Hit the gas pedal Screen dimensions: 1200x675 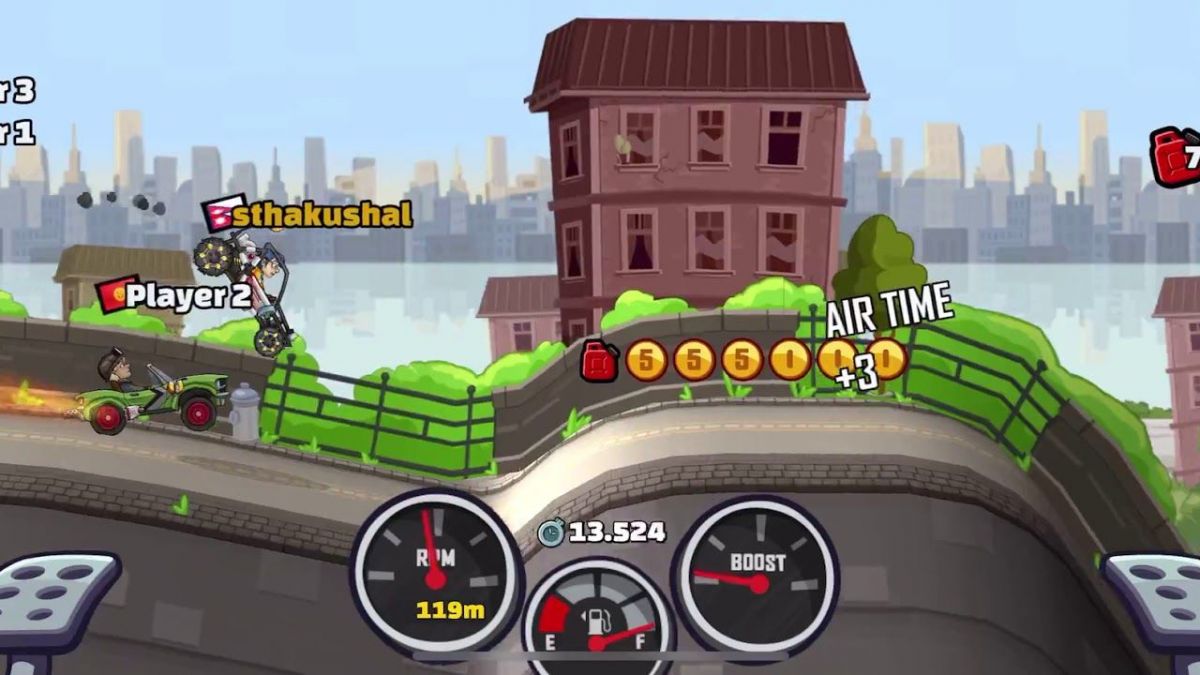point(1155,600)
